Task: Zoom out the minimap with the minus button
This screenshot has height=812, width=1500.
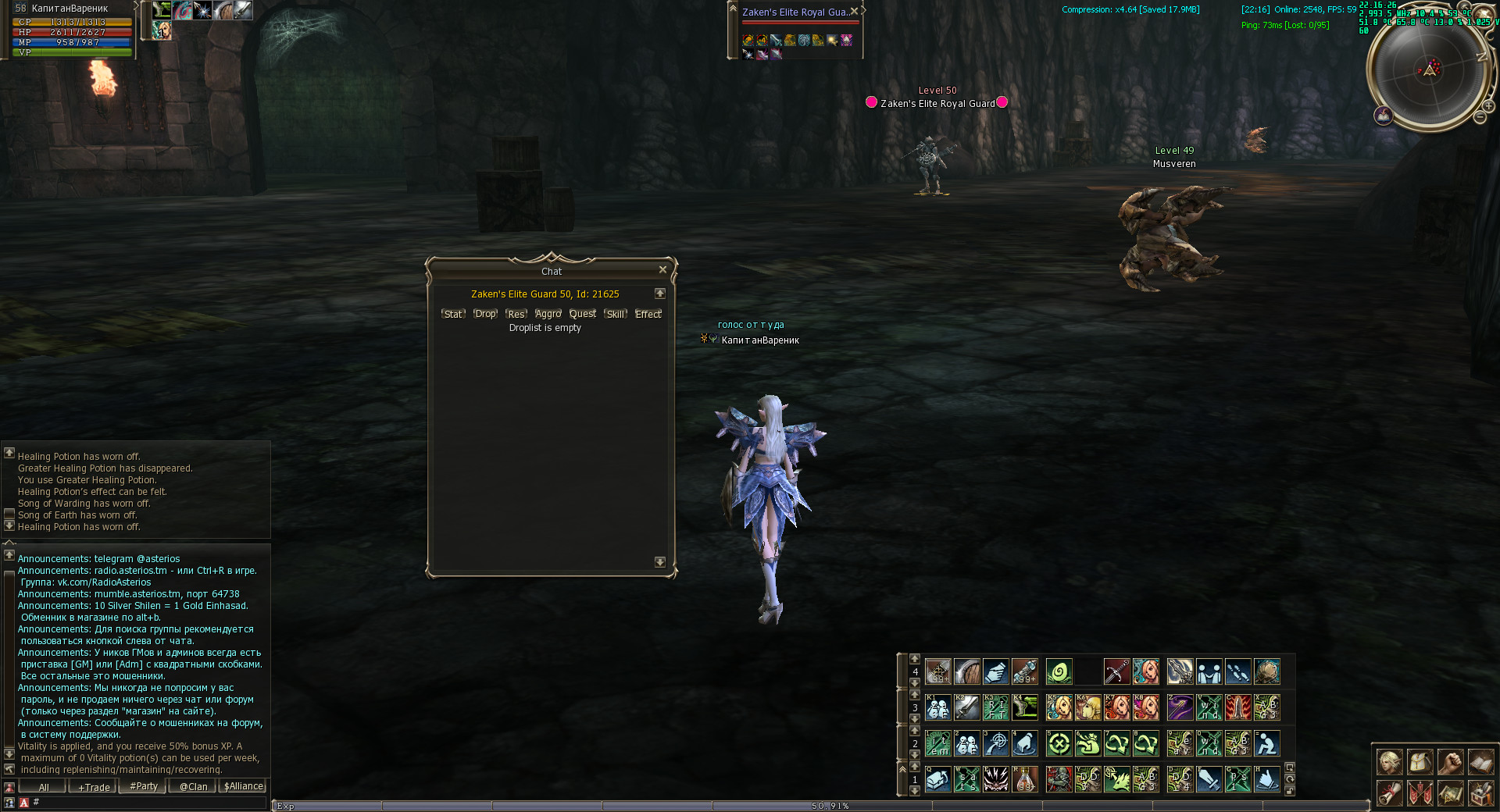Action: [1480, 117]
